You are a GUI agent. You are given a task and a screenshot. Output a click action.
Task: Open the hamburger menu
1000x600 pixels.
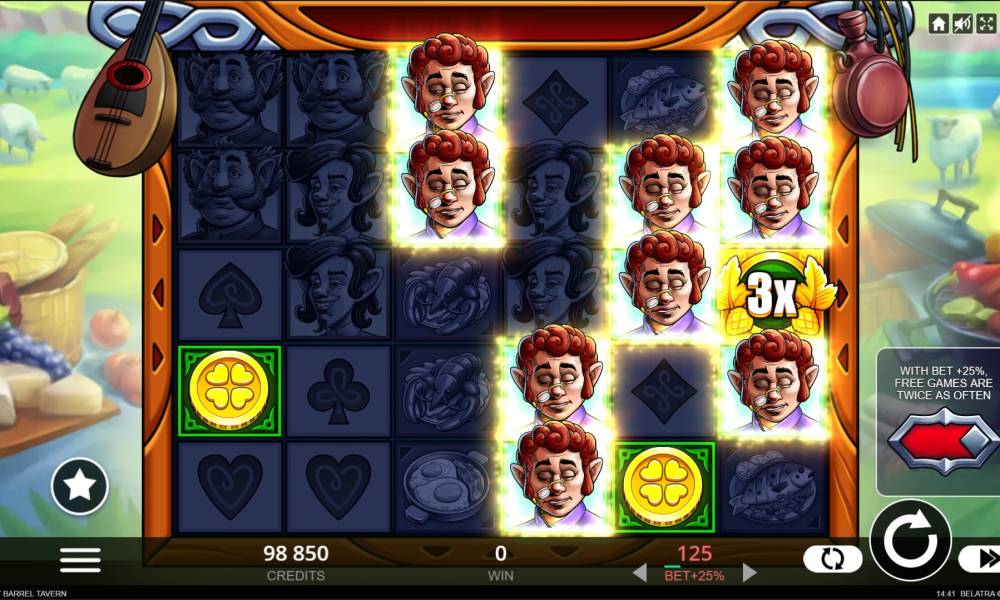80,560
